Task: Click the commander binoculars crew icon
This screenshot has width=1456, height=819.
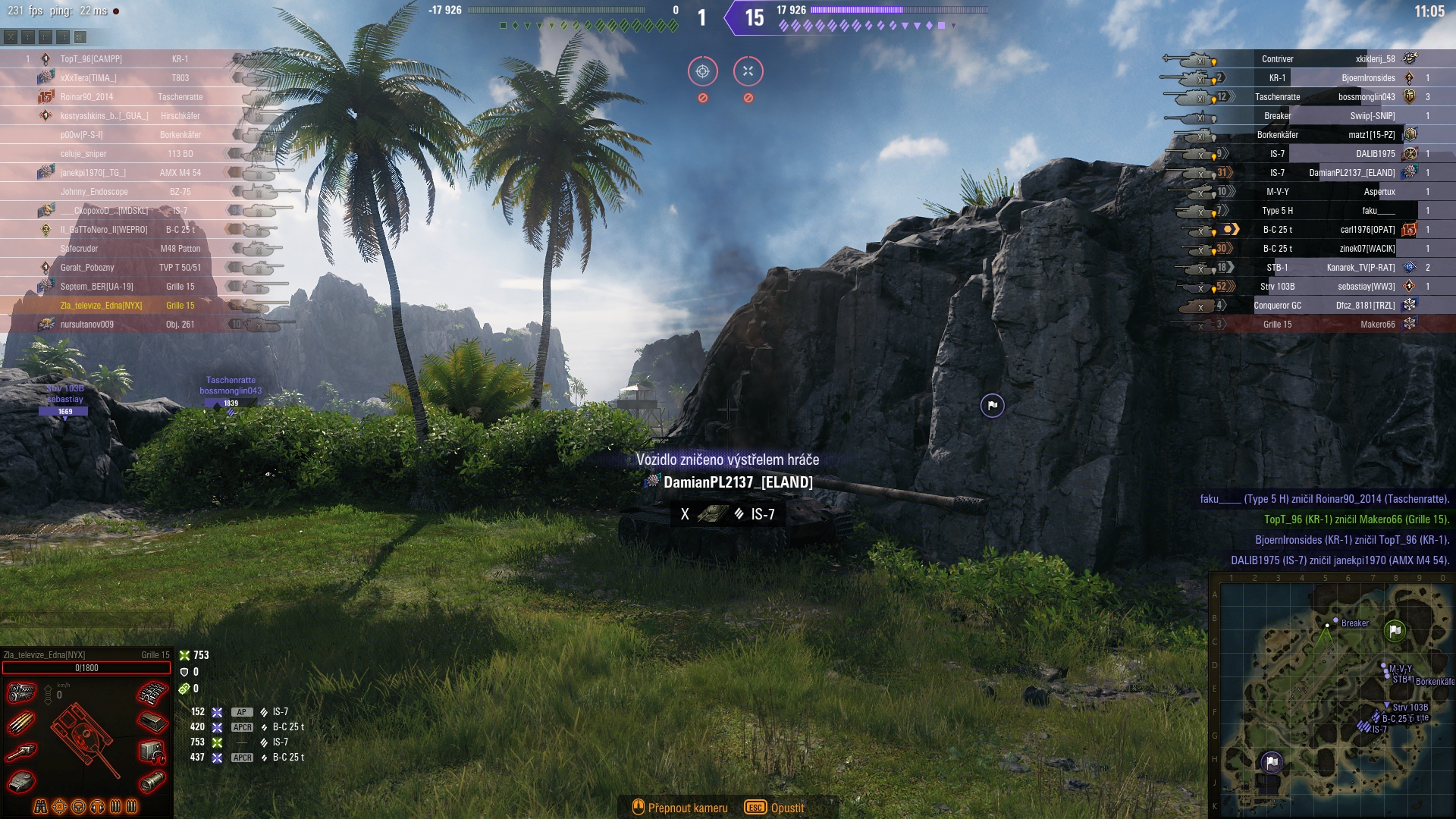Action: [x=41, y=806]
